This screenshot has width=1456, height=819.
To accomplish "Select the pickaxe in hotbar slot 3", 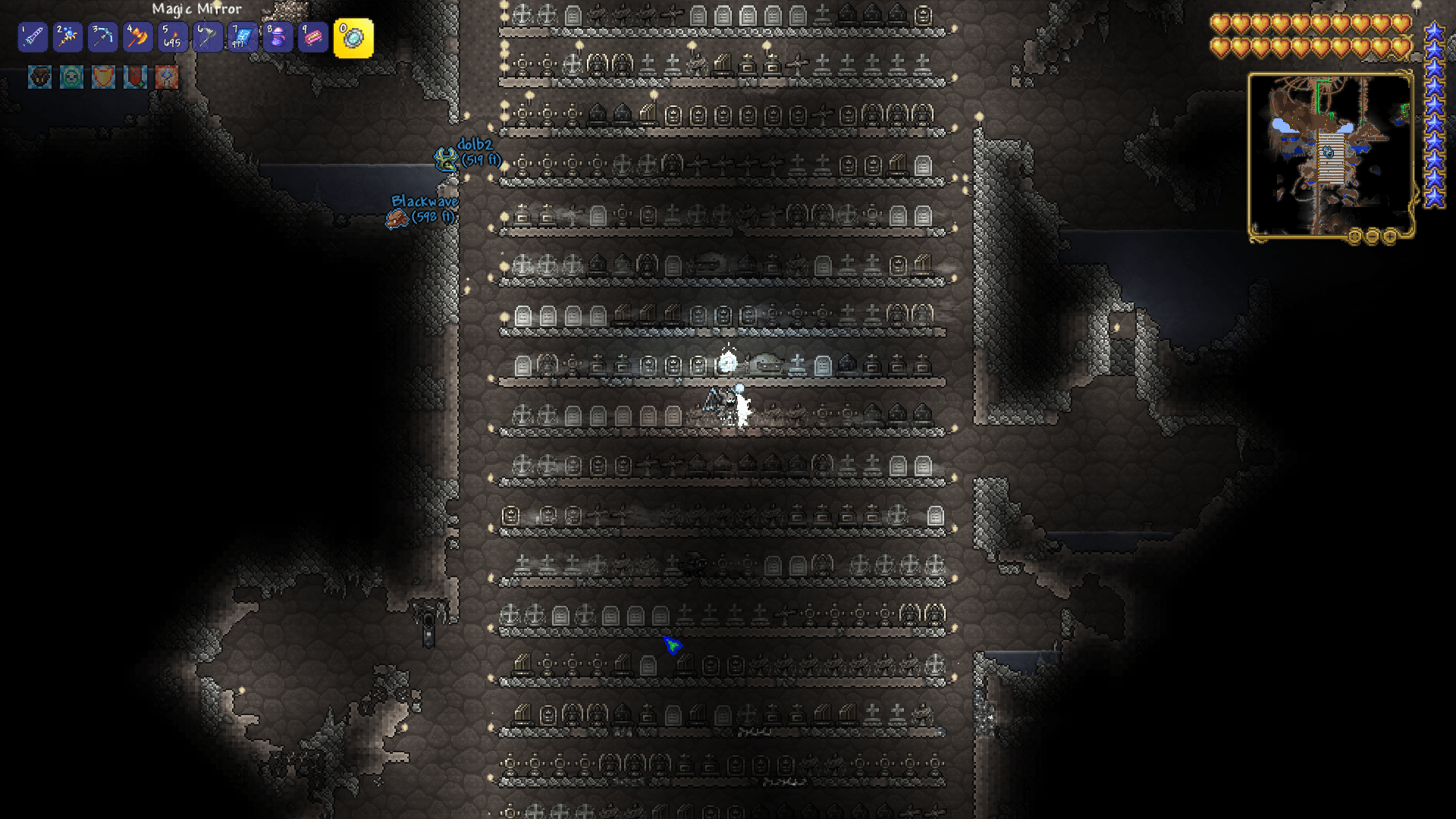I will pos(102,36).
